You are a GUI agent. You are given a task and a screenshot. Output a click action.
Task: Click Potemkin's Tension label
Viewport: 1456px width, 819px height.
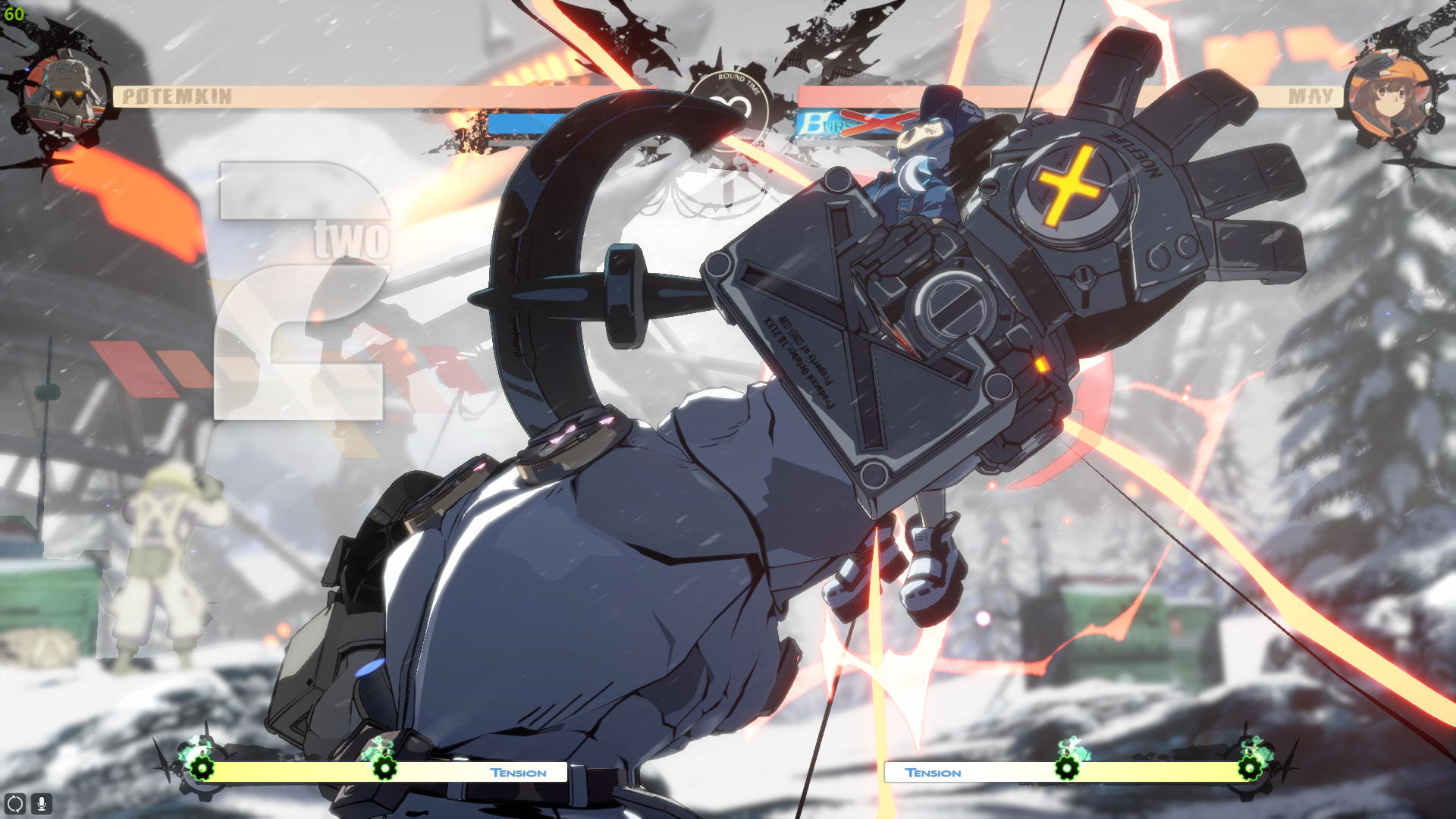coord(519,773)
